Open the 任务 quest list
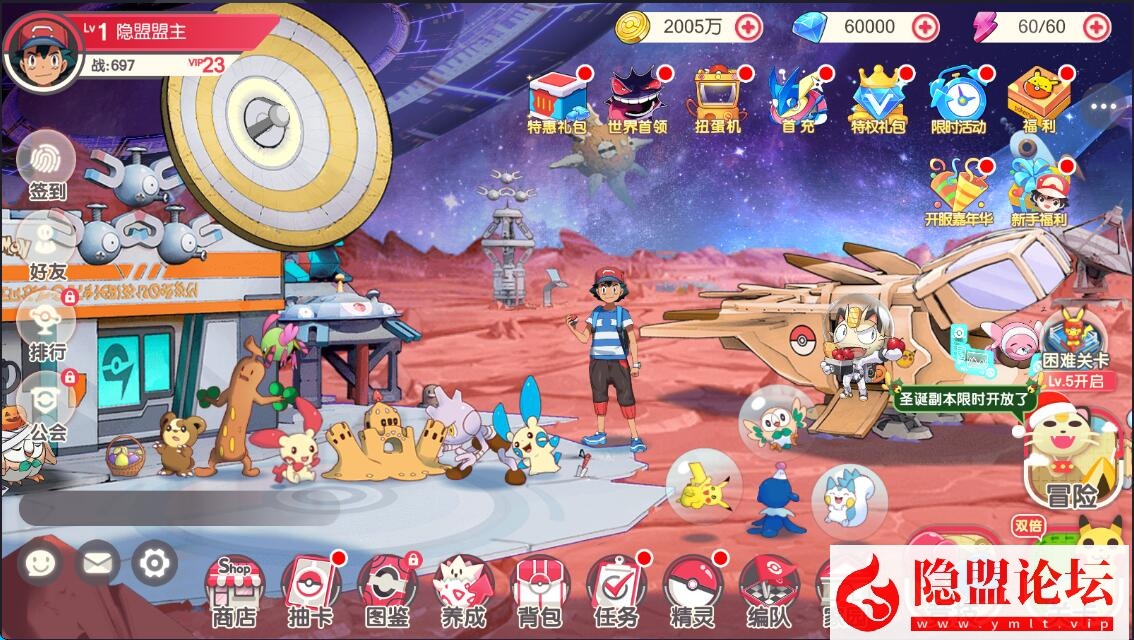This screenshot has width=1134, height=640. pyautogui.click(x=615, y=589)
